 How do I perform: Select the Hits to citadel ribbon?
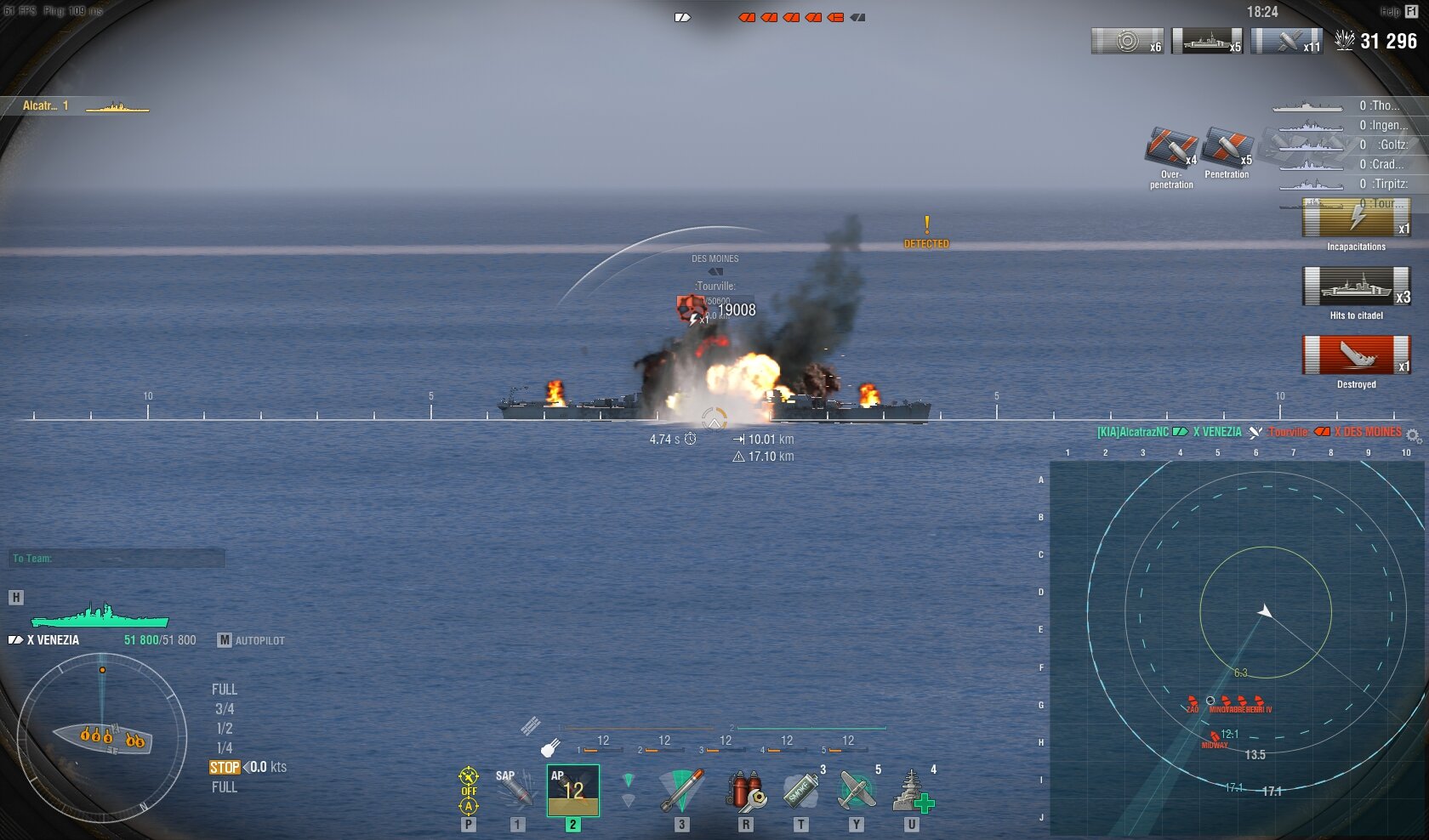coord(1356,287)
